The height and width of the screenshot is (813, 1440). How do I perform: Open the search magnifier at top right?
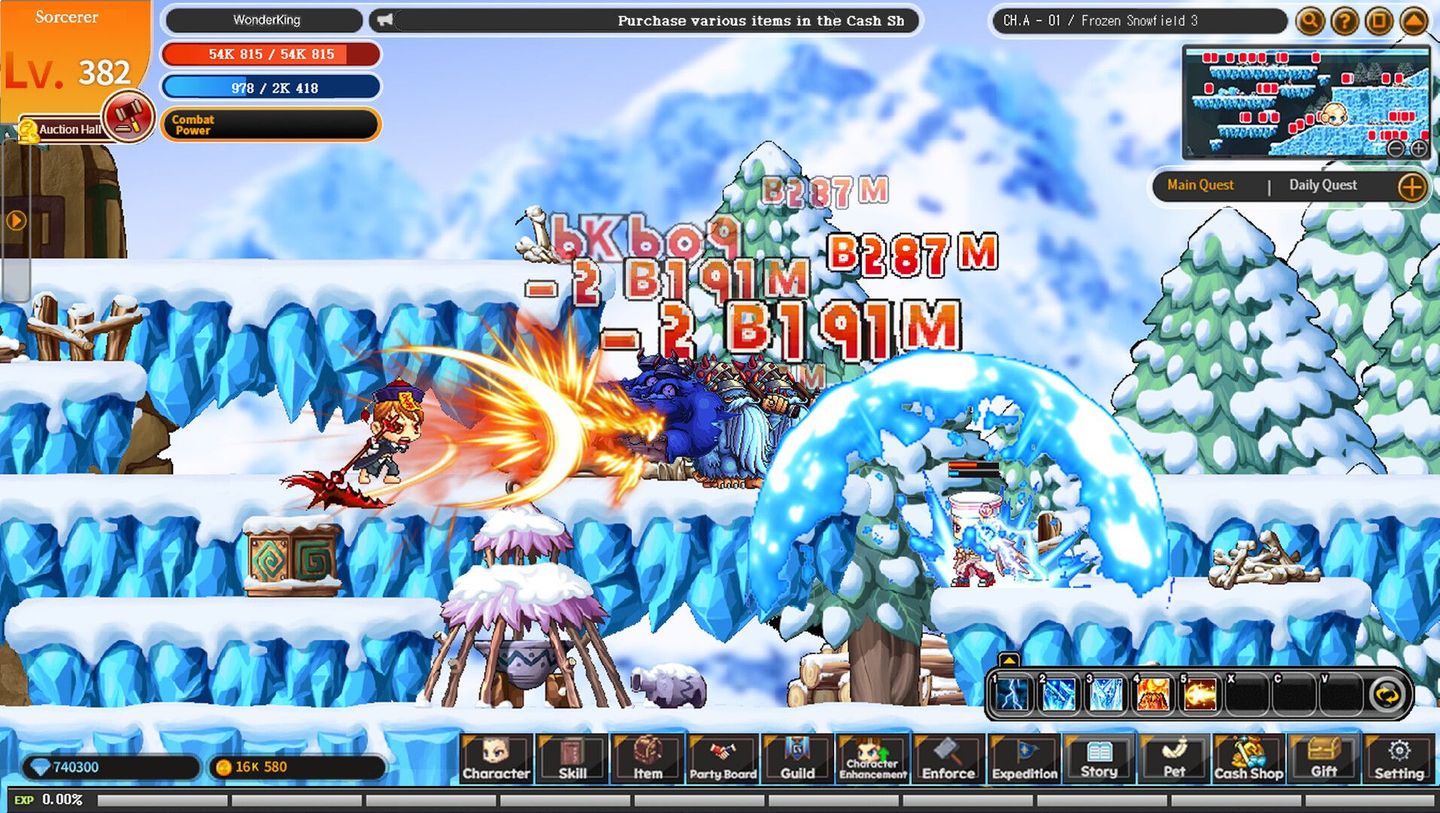click(x=1310, y=20)
